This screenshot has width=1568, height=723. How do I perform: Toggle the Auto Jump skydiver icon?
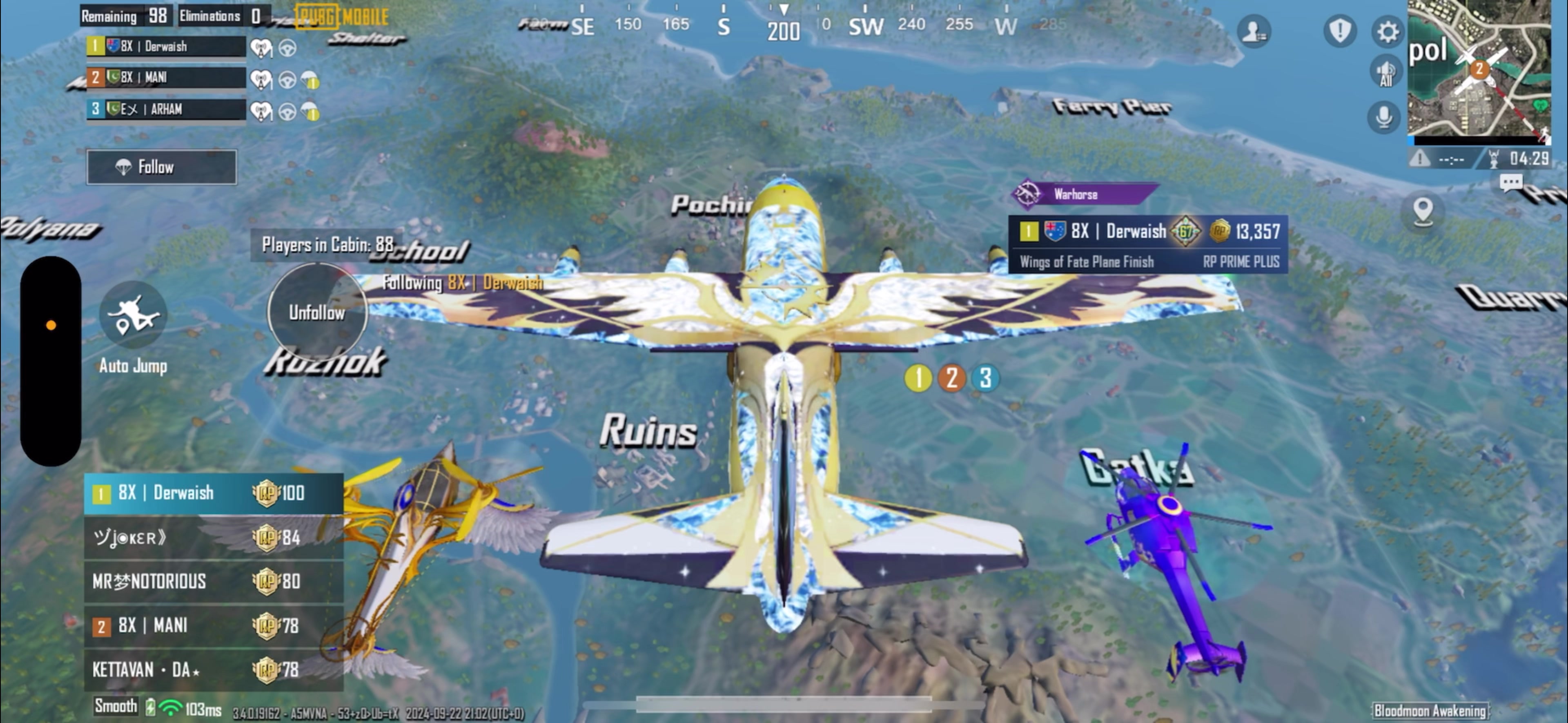click(x=133, y=315)
